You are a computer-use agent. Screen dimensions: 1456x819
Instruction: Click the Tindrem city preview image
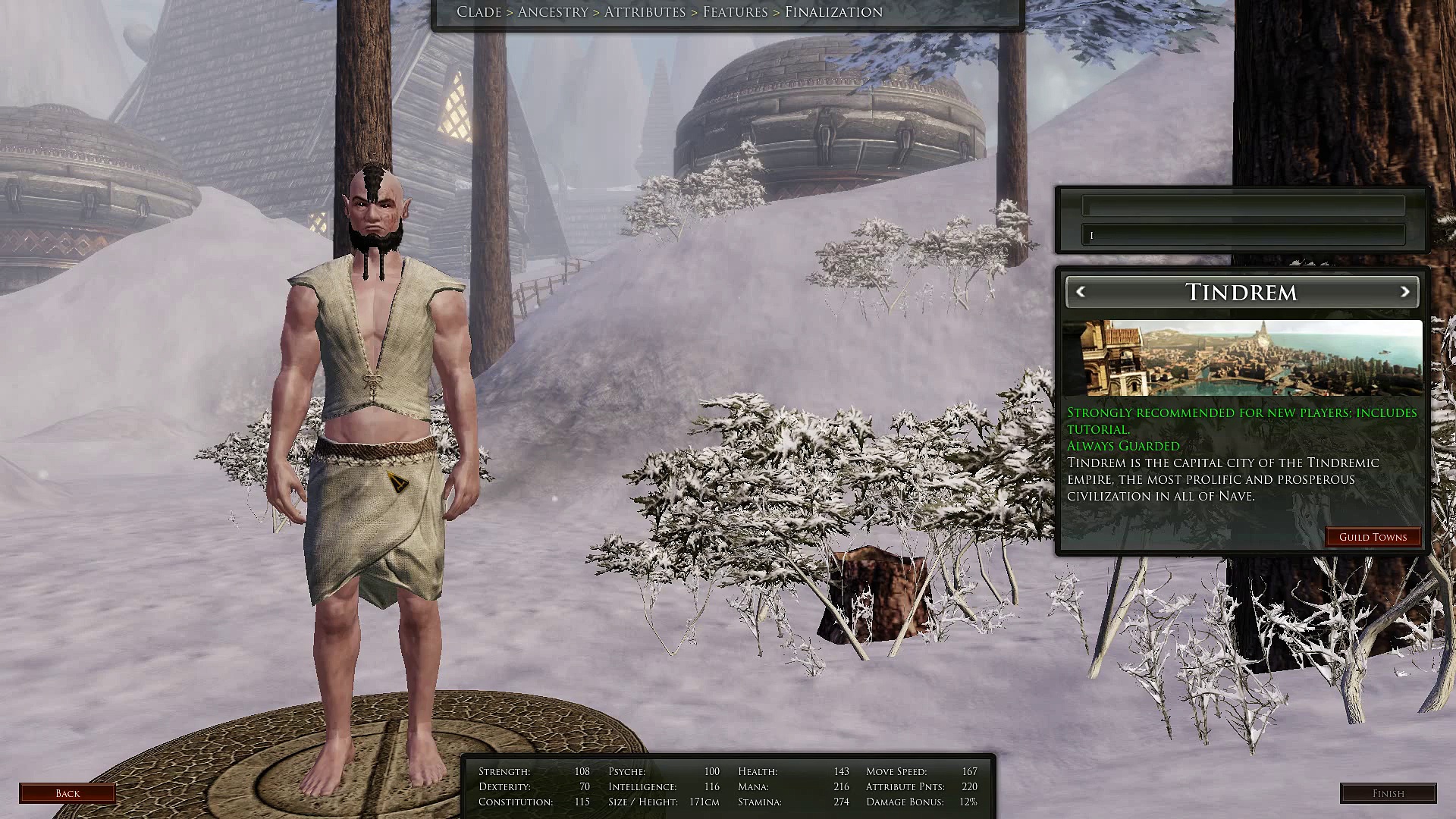click(x=1242, y=358)
